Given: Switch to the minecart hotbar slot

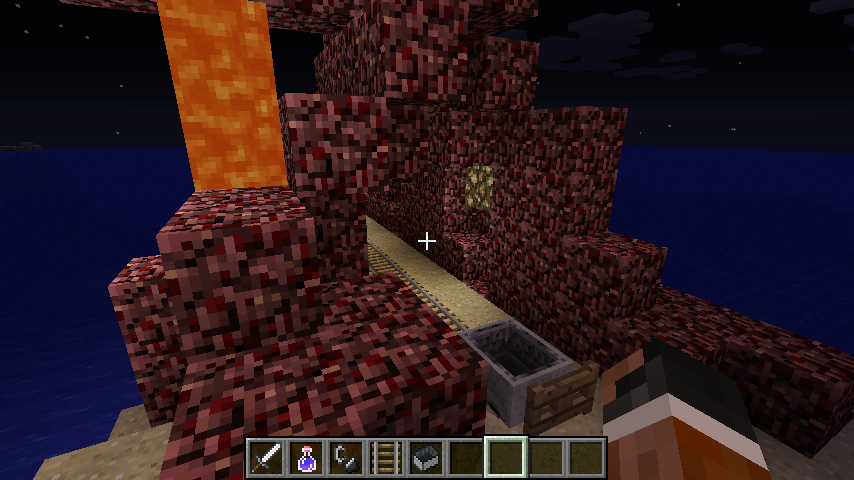Looking at the screenshot, I should coord(426,457).
